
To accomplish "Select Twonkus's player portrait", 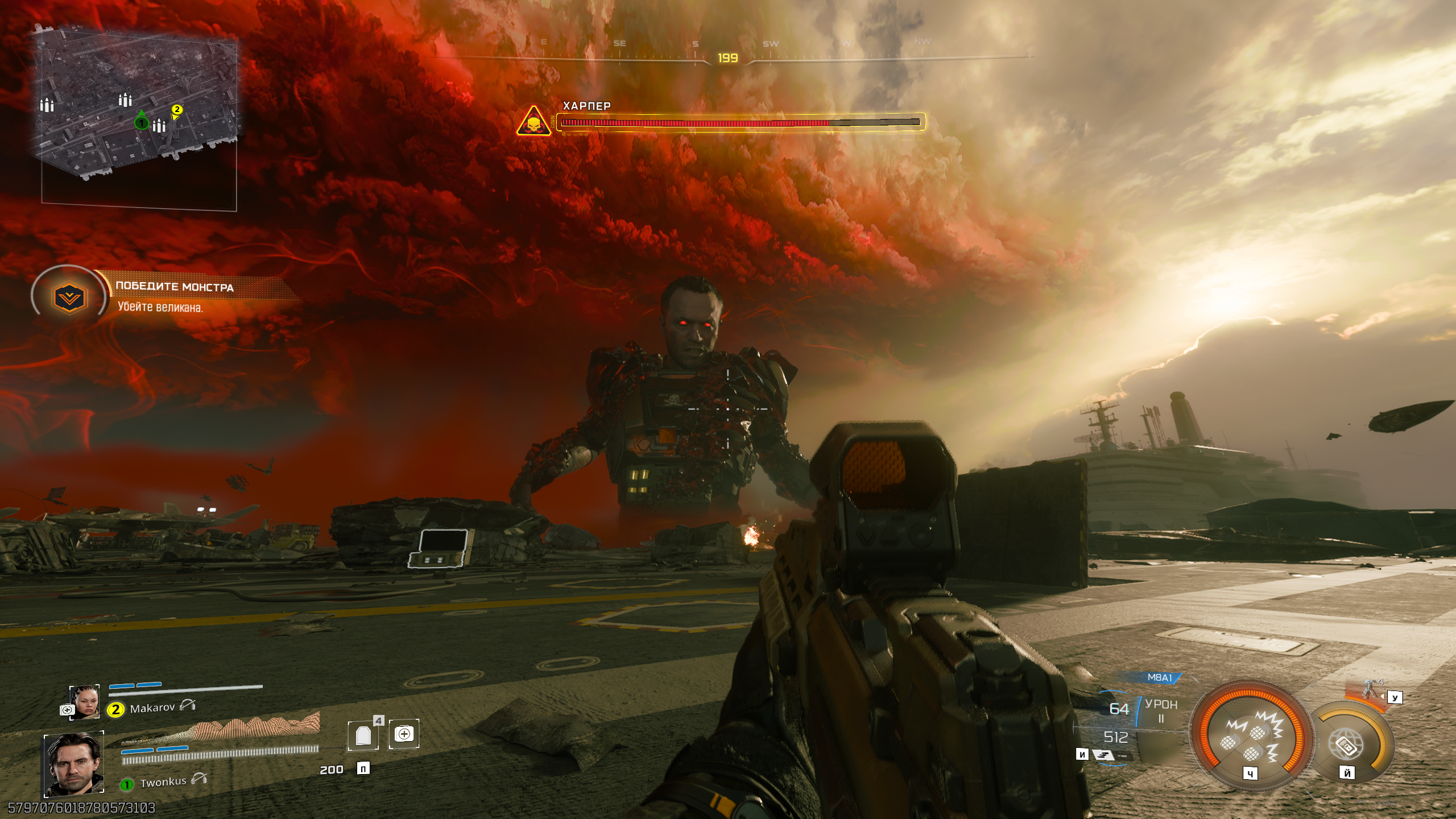I will 74,764.
